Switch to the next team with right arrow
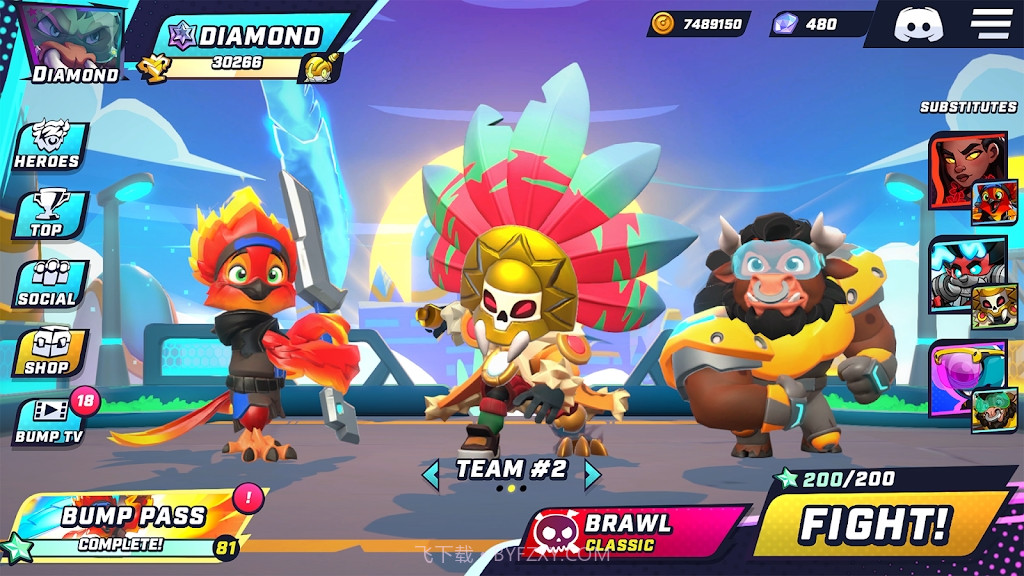Image resolution: width=1024 pixels, height=576 pixels. [592, 473]
